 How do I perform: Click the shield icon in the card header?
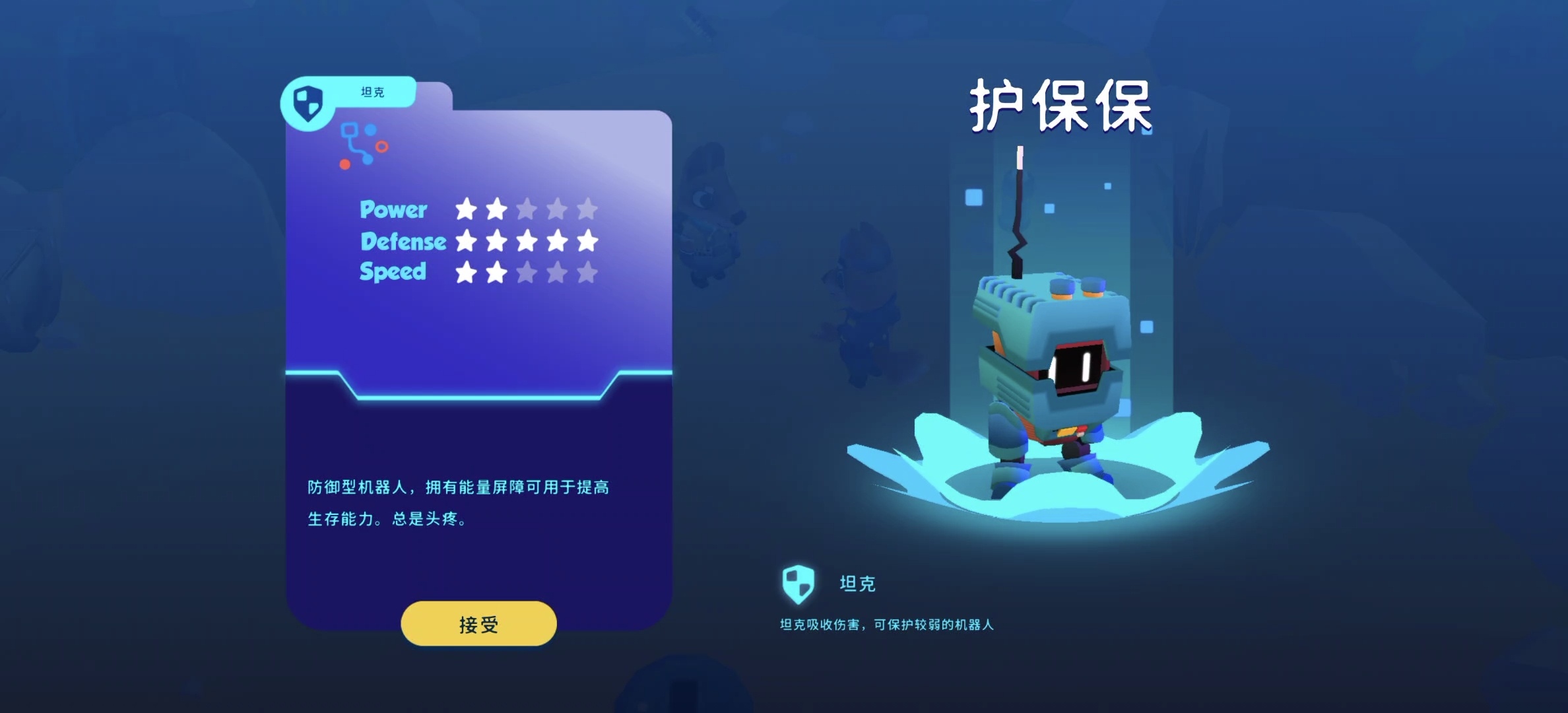pyautogui.click(x=308, y=102)
